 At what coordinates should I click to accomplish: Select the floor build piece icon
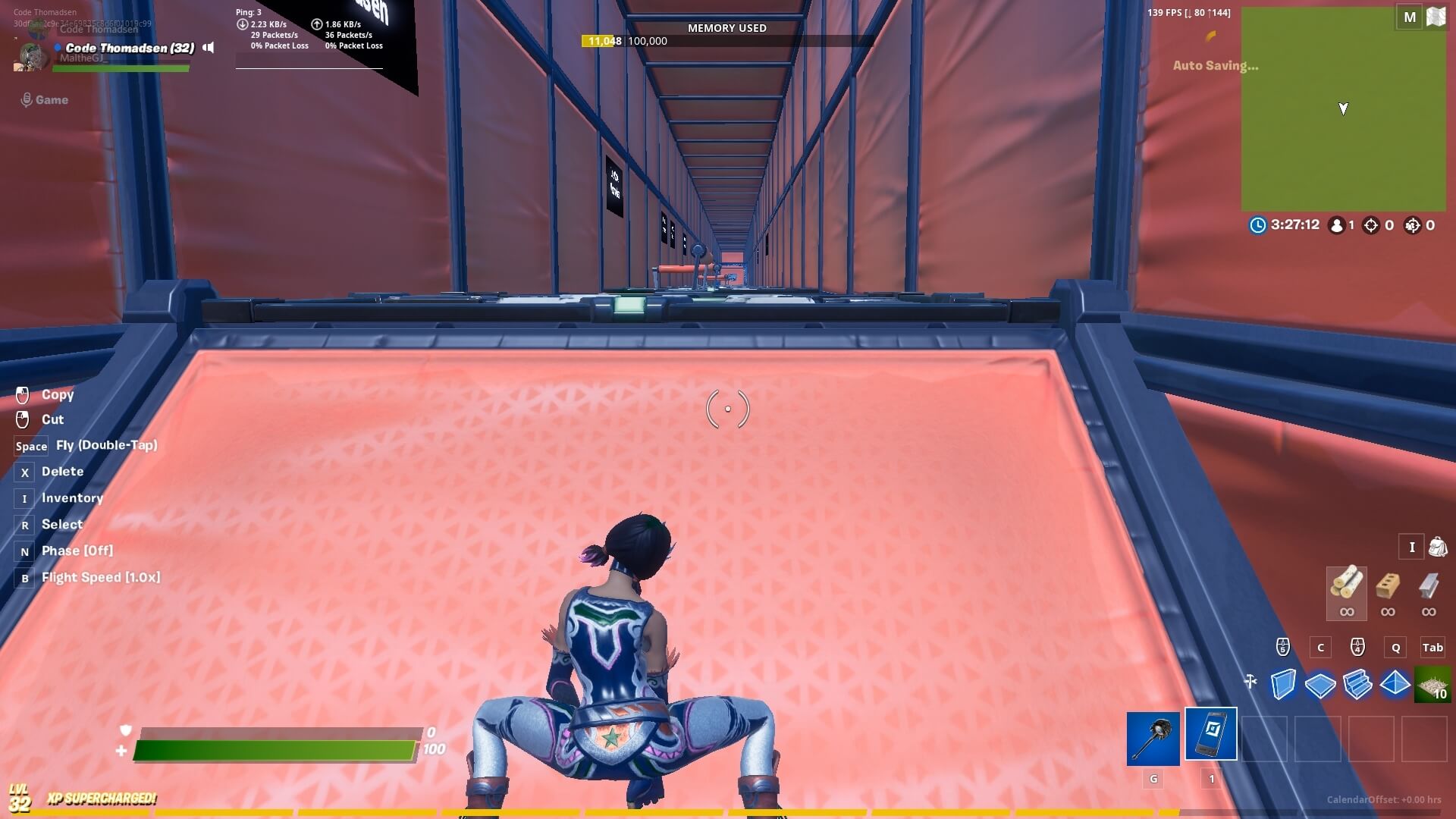coord(1320,685)
